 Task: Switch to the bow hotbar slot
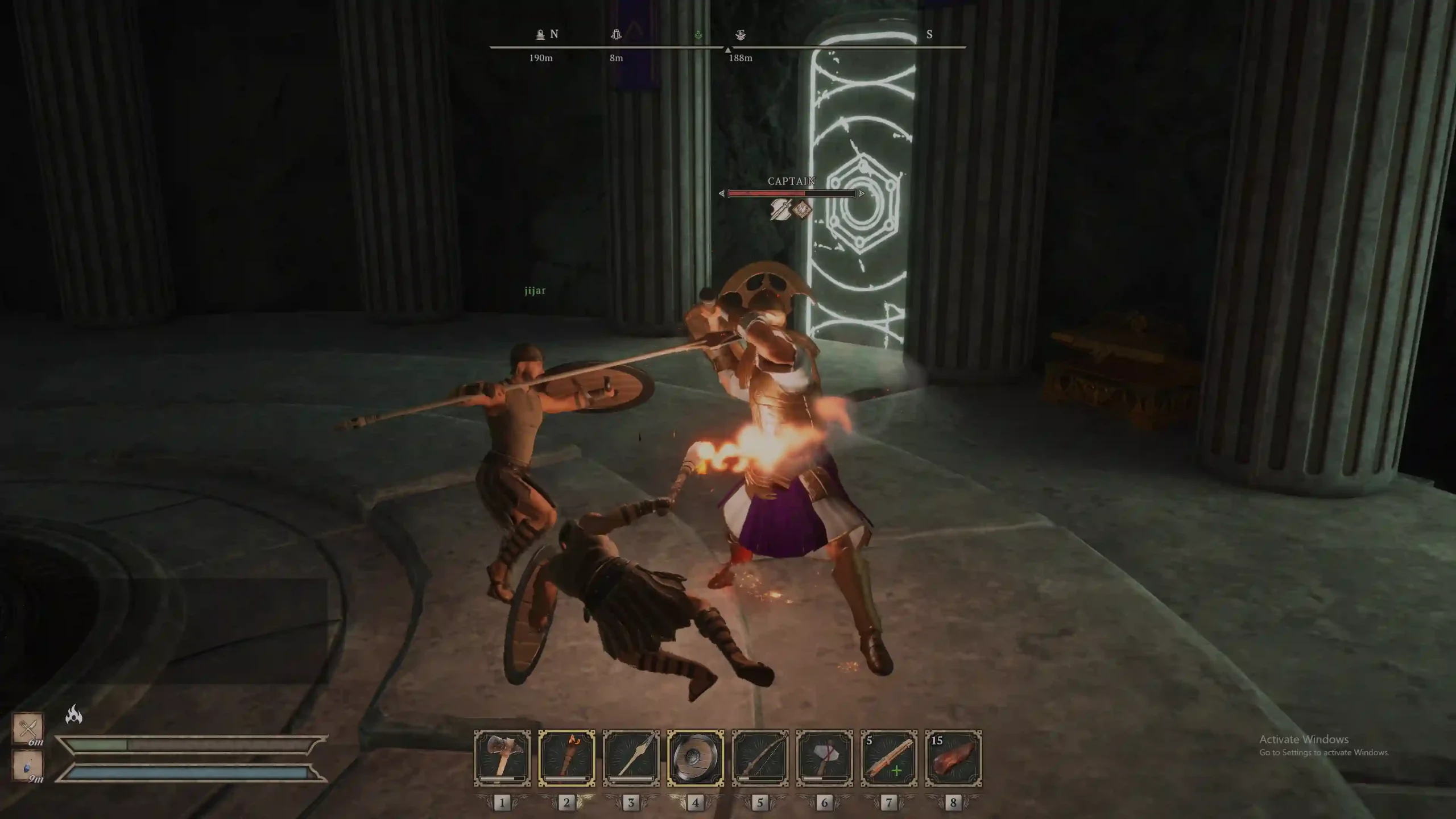coord(760,758)
